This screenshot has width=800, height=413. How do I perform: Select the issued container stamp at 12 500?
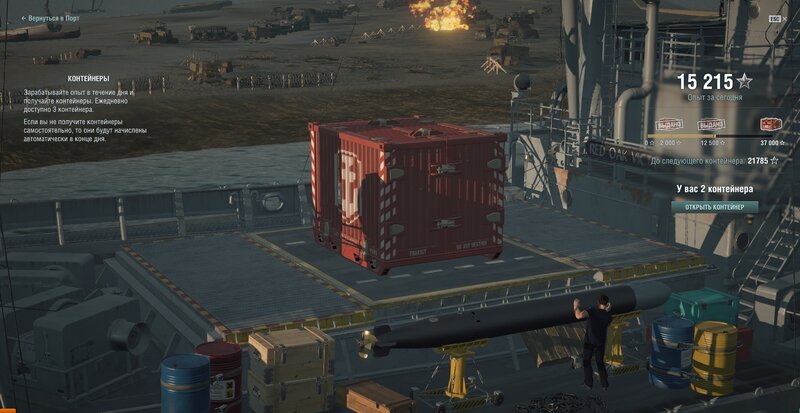pos(711,125)
